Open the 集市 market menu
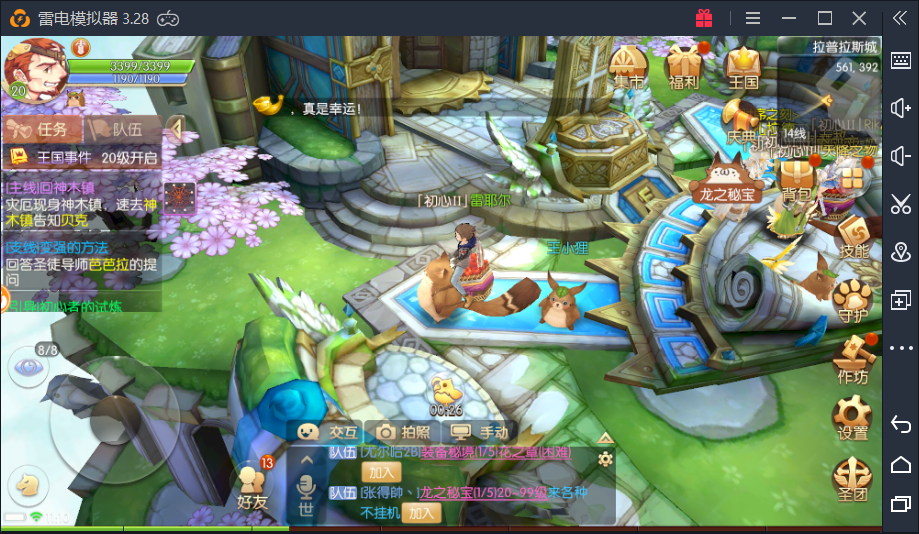The width and height of the screenshot is (919, 534). click(x=628, y=68)
